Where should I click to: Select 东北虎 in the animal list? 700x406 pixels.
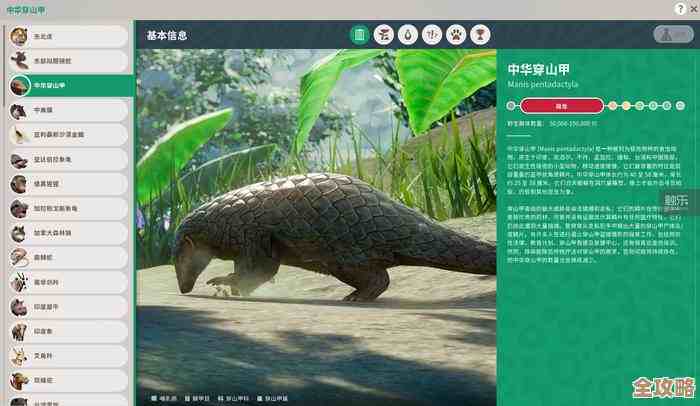point(68,36)
